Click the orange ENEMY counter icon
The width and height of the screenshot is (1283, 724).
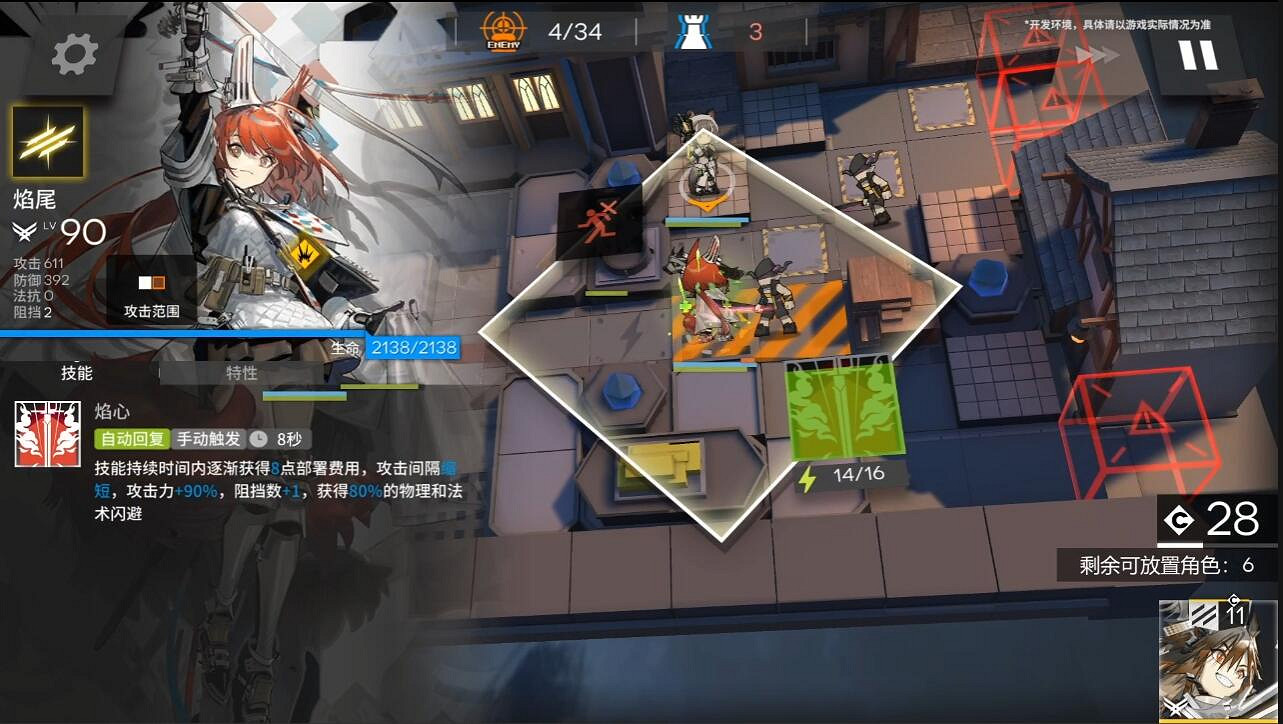tap(503, 30)
